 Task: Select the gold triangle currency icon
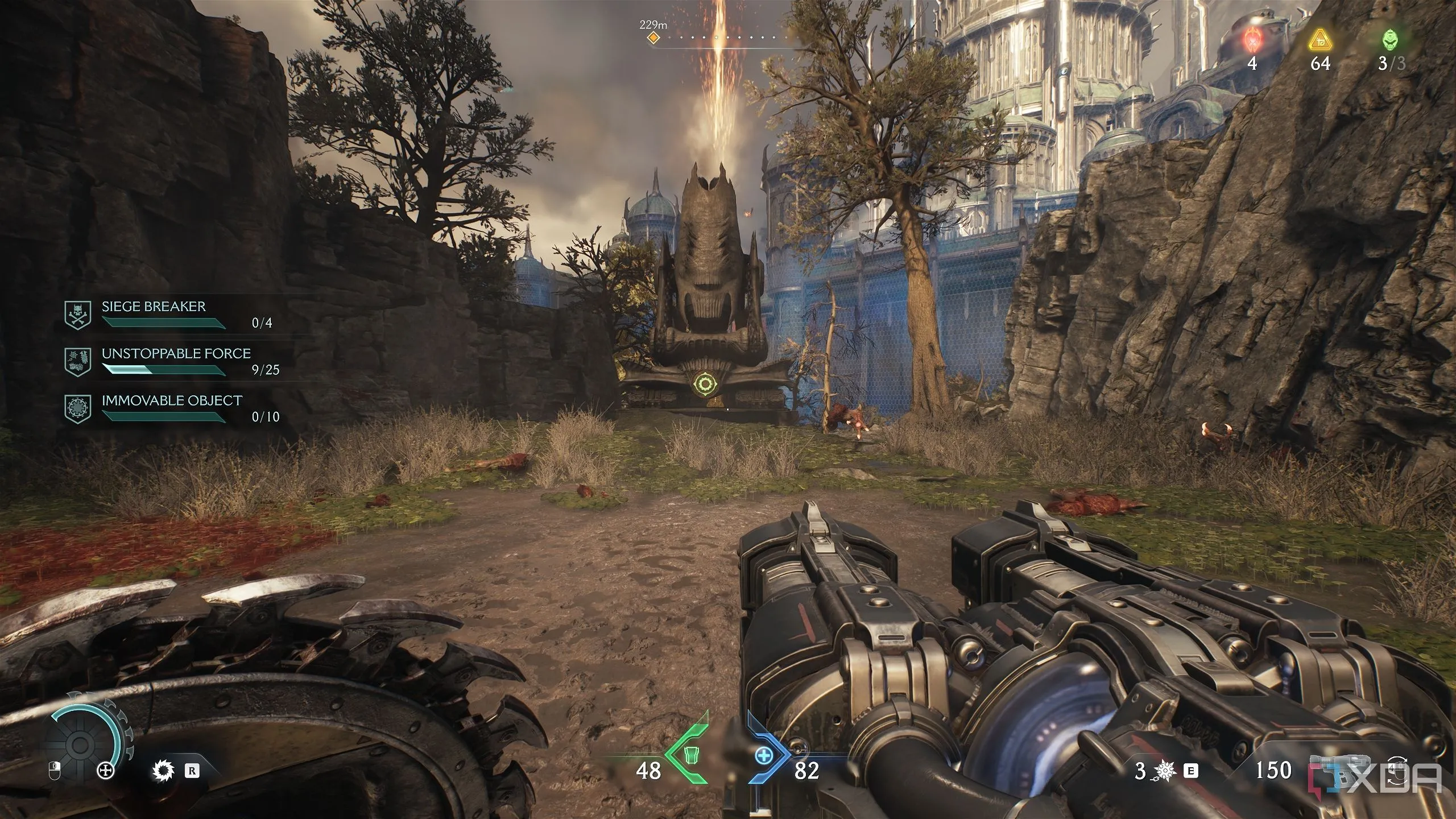(x=1319, y=41)
